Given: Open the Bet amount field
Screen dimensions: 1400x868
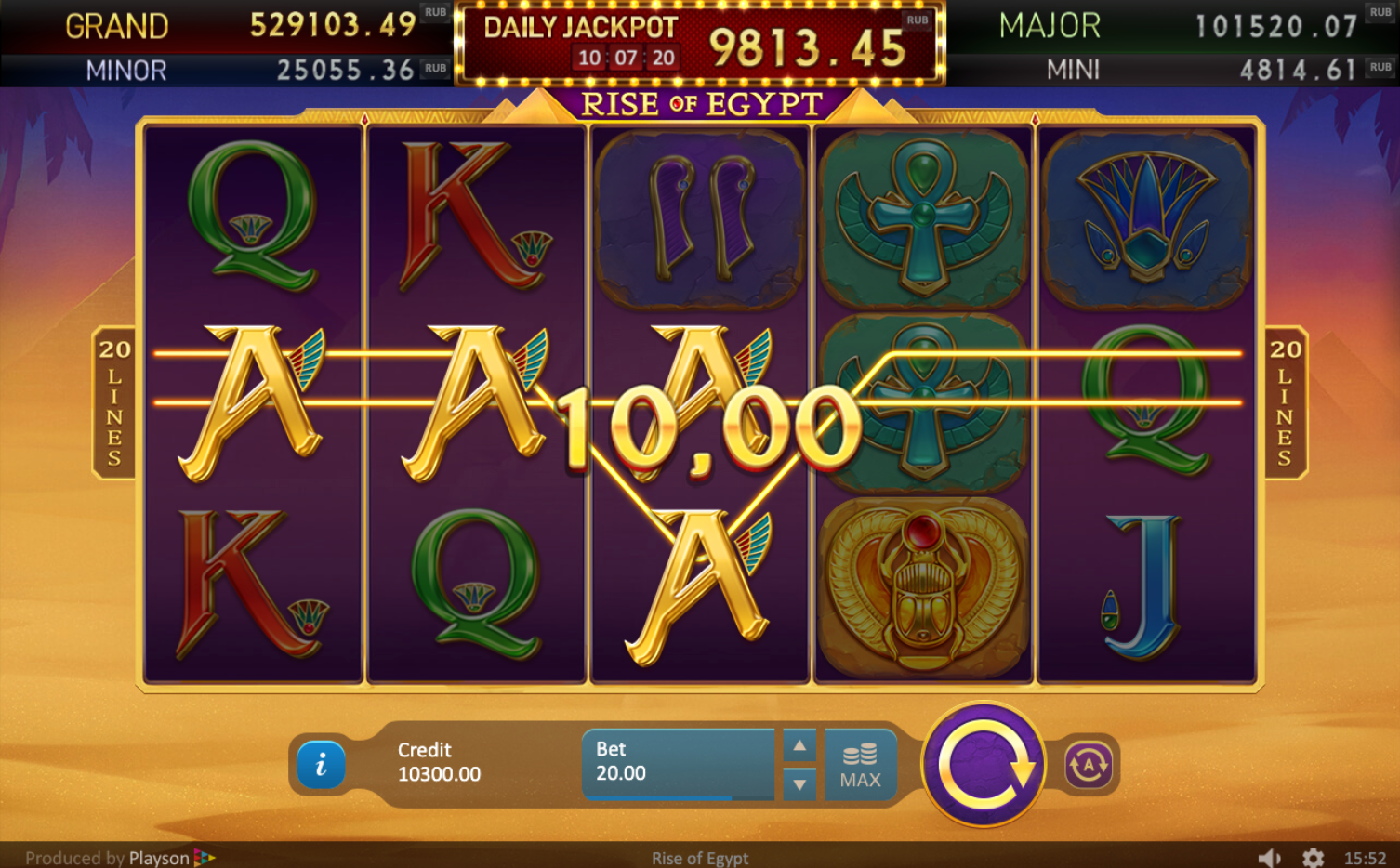Looking at the screenshot, I should pyautogui.click(x=677, y=762).
